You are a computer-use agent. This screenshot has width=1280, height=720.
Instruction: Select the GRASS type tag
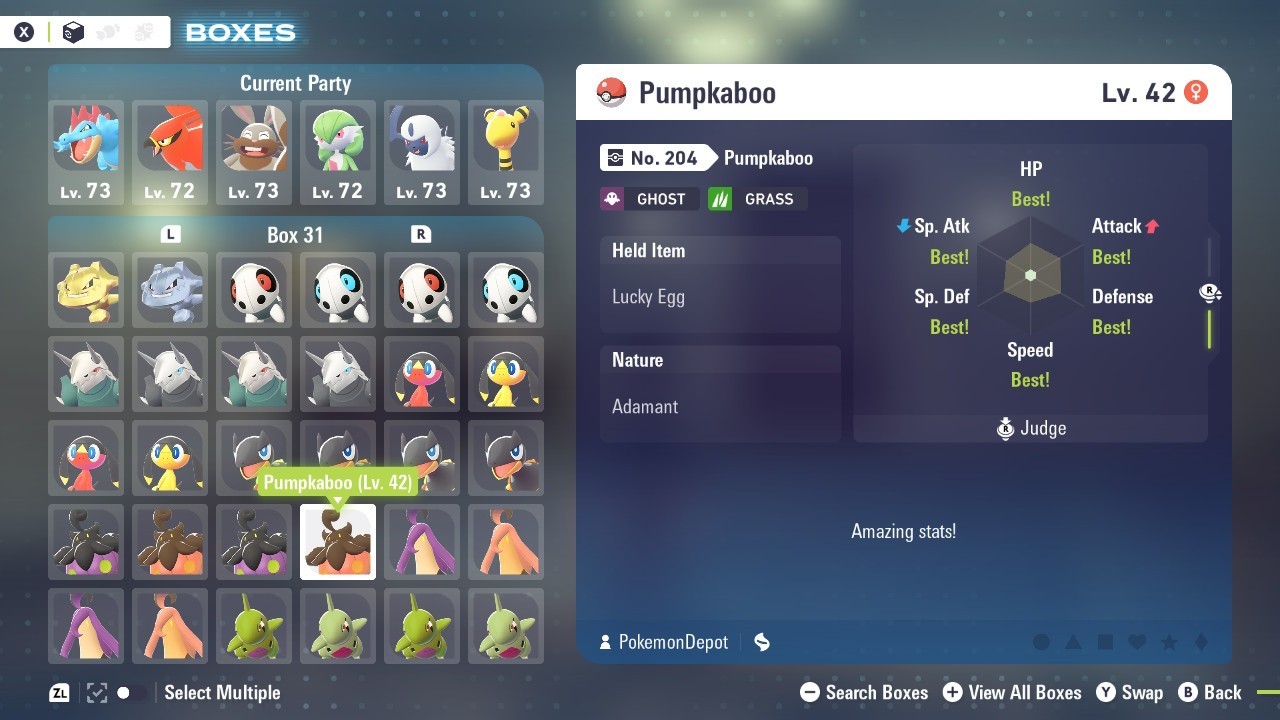point(757,198)
